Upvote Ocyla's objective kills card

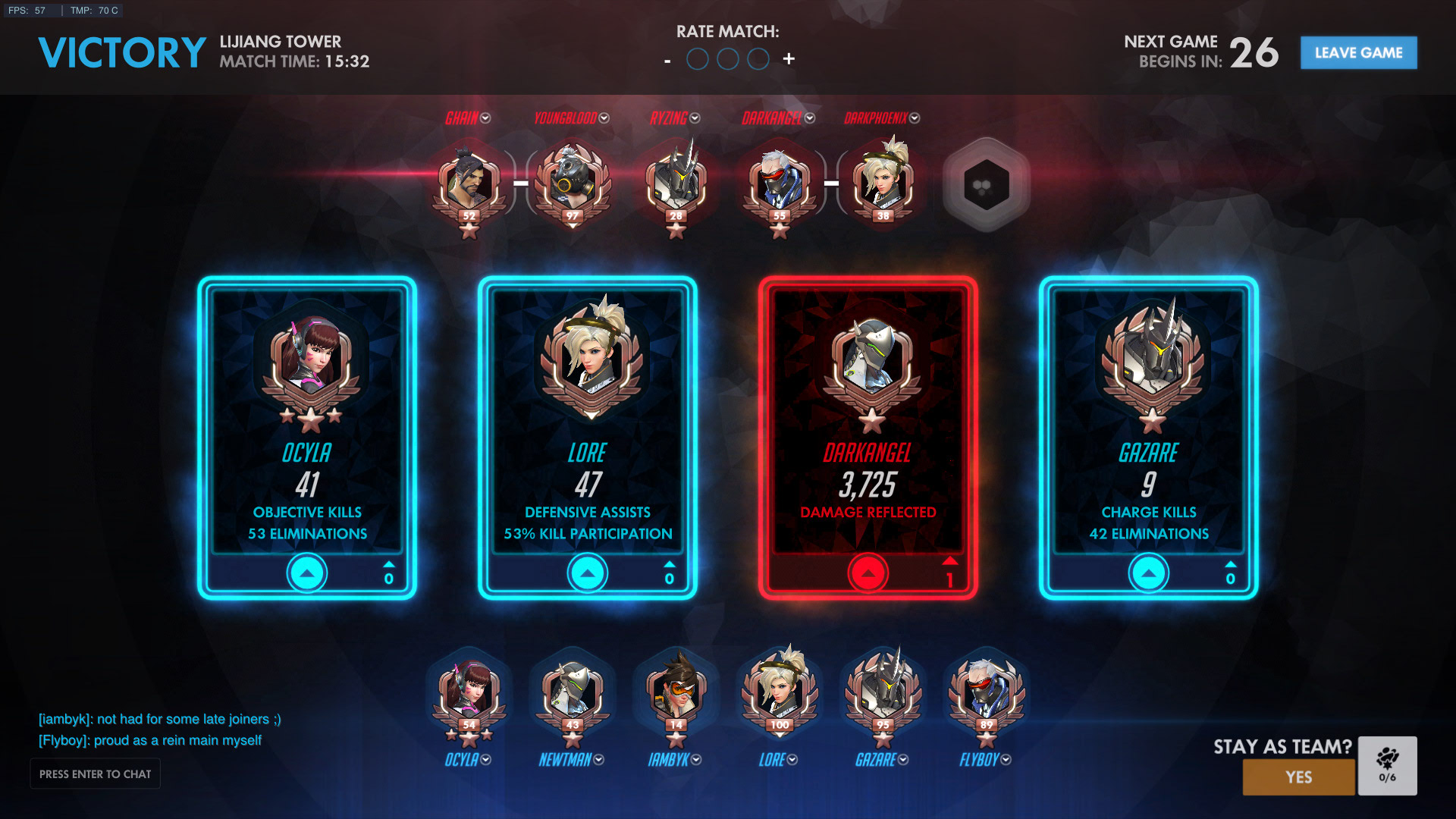point(307,573)
